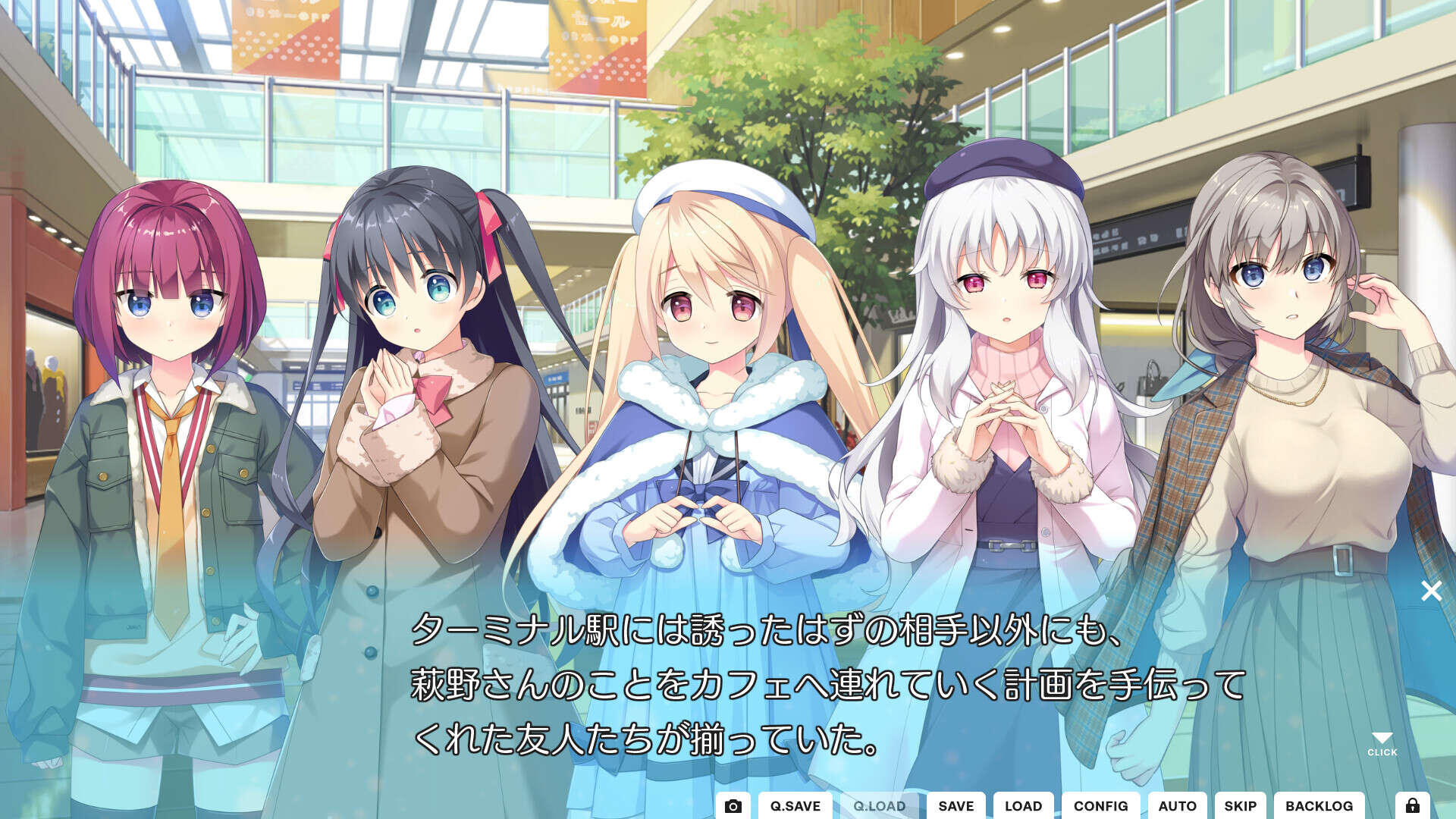Click the grayed-out Q.LOAD button

pos(880,806)
